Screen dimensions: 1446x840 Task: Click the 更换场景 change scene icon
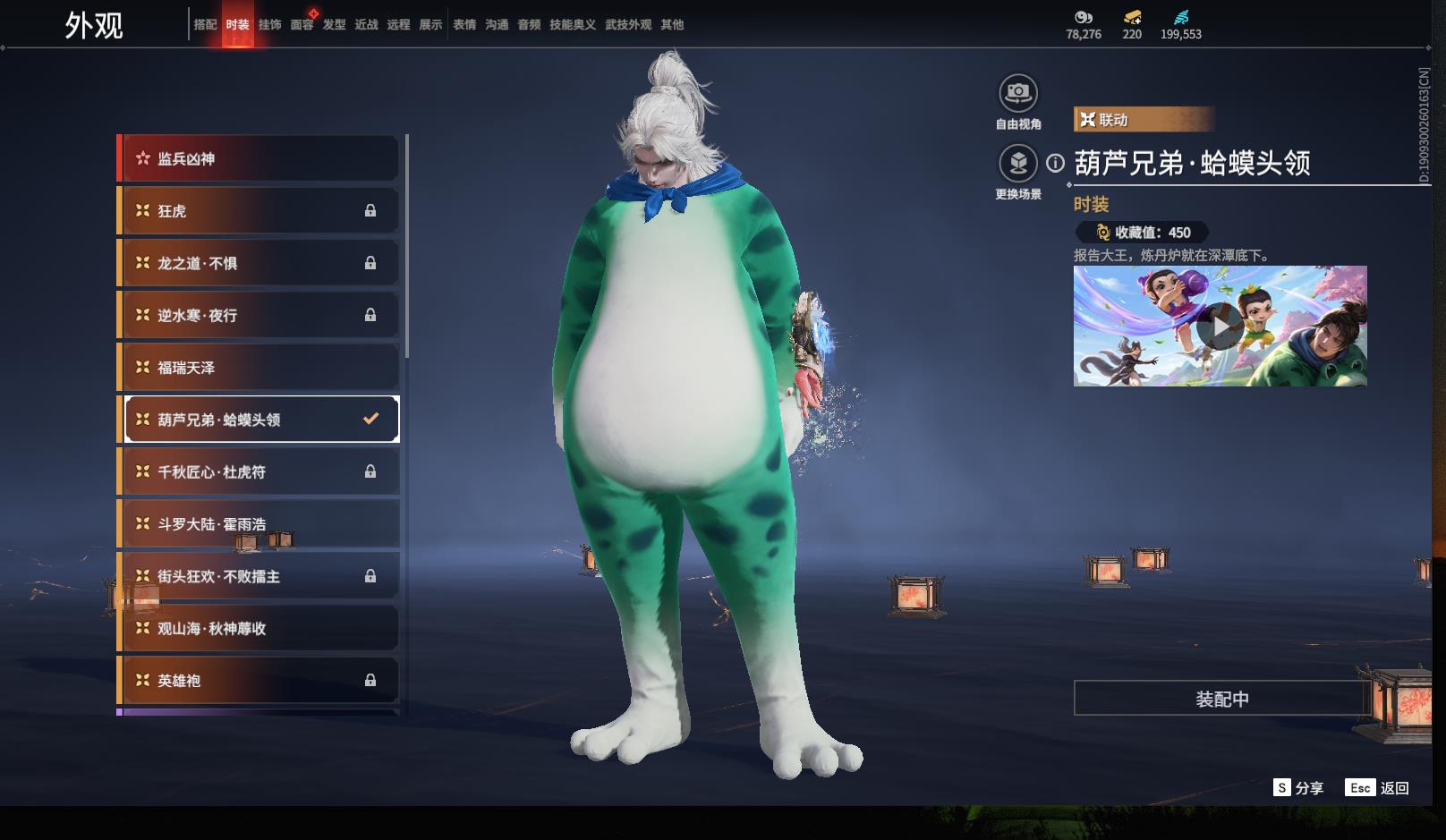(1017, 164)
